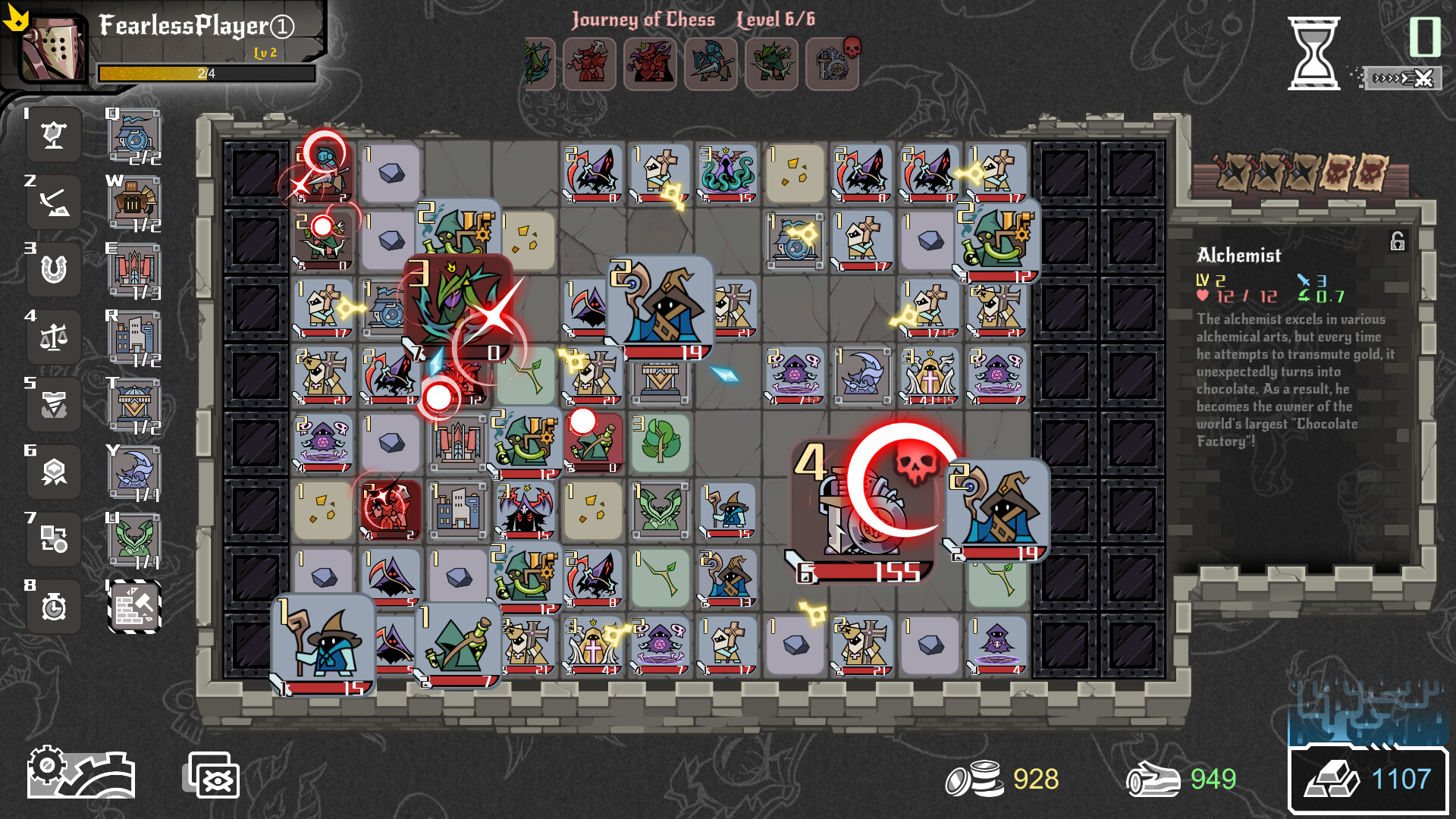Select the balance scales ability on hotkey 4
Screen dimensions: 1456x819
(x=53, y=337)
